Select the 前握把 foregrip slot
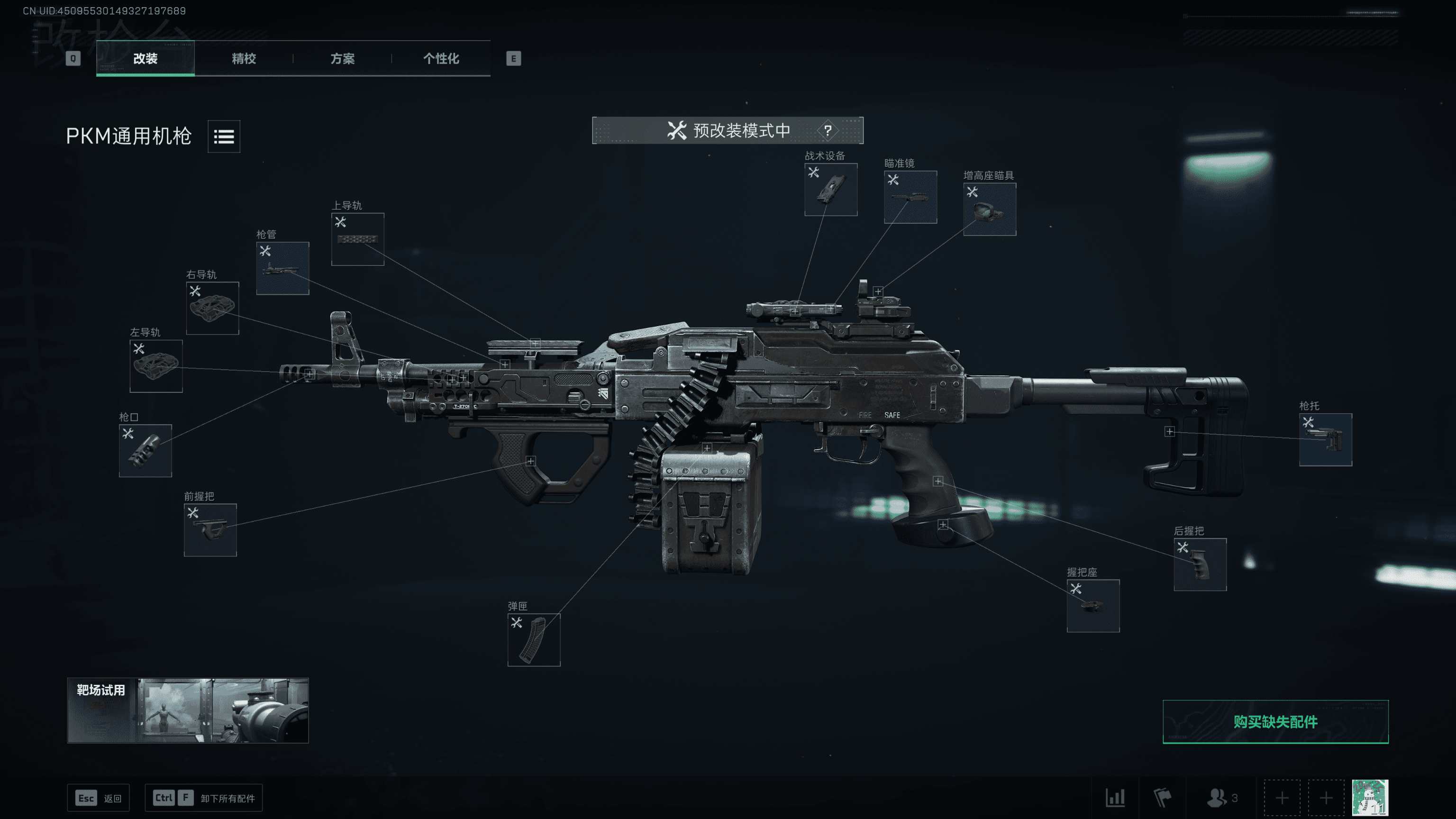The width and height of the screenshot is (1456, 819). pyautogui.click(x=210, y=529)
